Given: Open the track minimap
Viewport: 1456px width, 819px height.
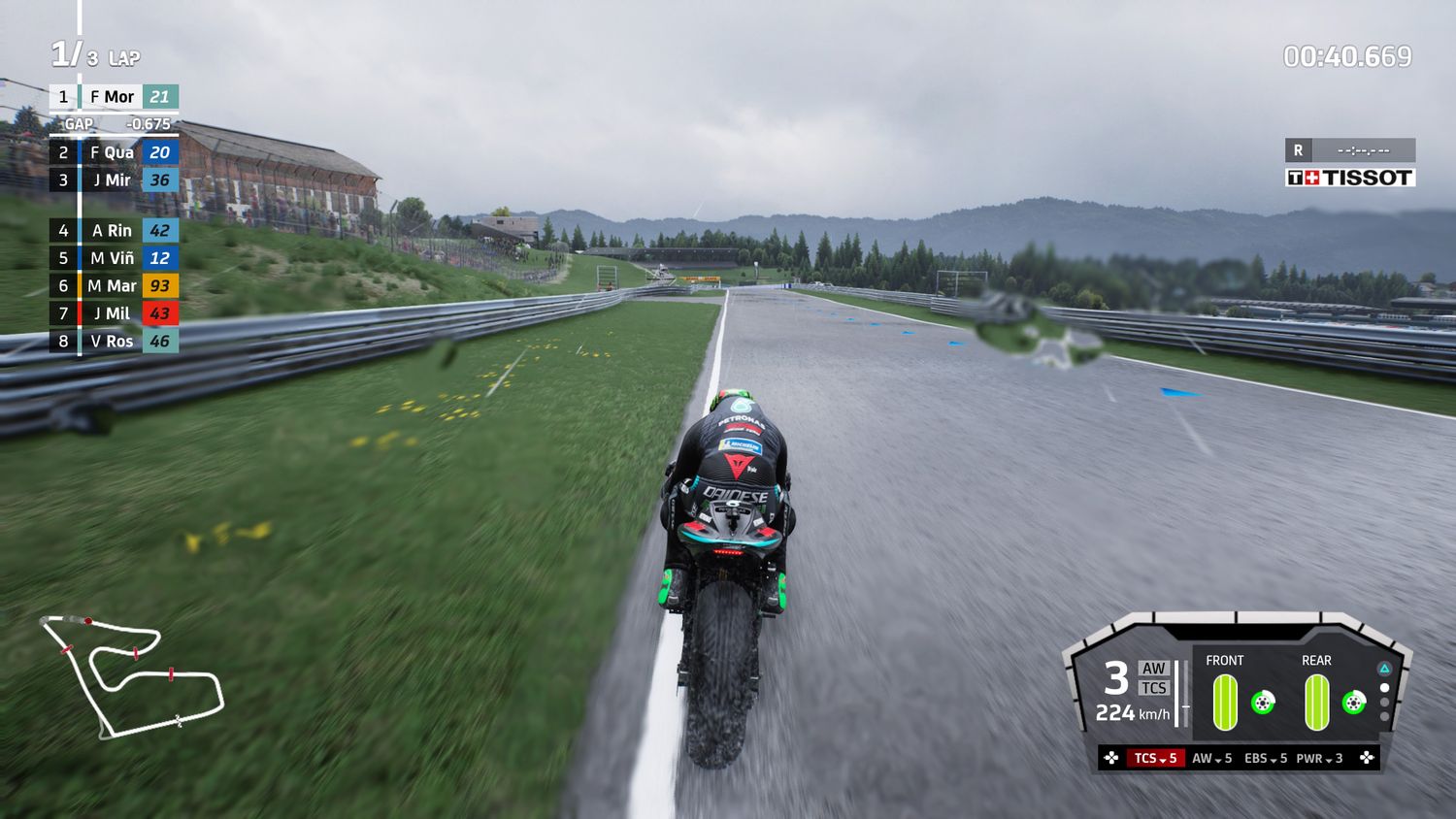Looking at the screenshot, I should point(131,674).
